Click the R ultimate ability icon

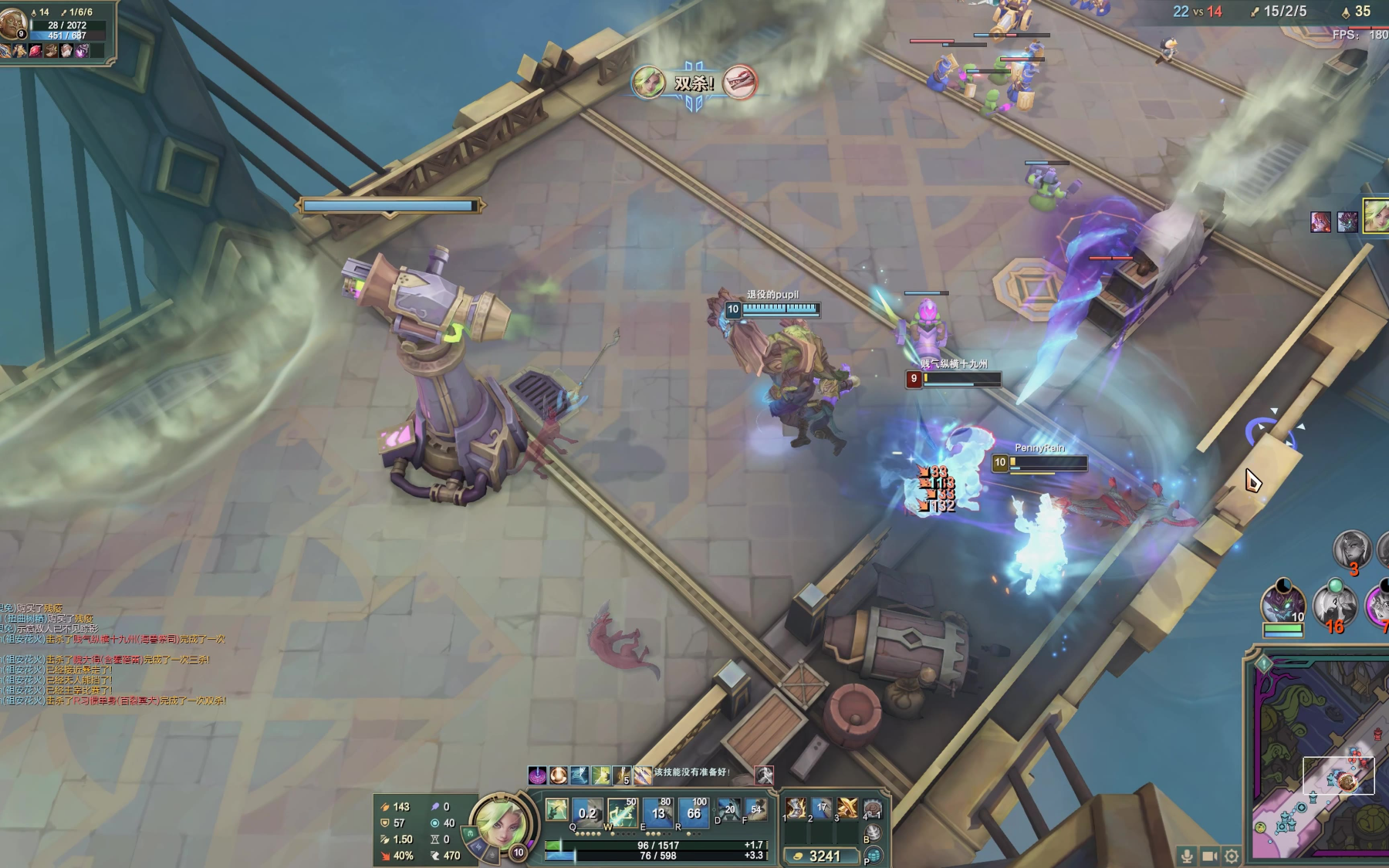pos(693,812)
